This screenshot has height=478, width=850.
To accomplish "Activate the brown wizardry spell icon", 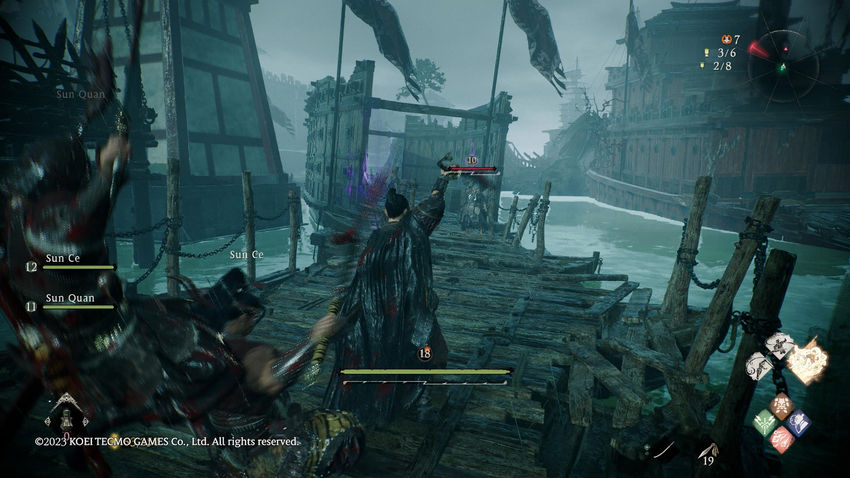I will (782, 406).
